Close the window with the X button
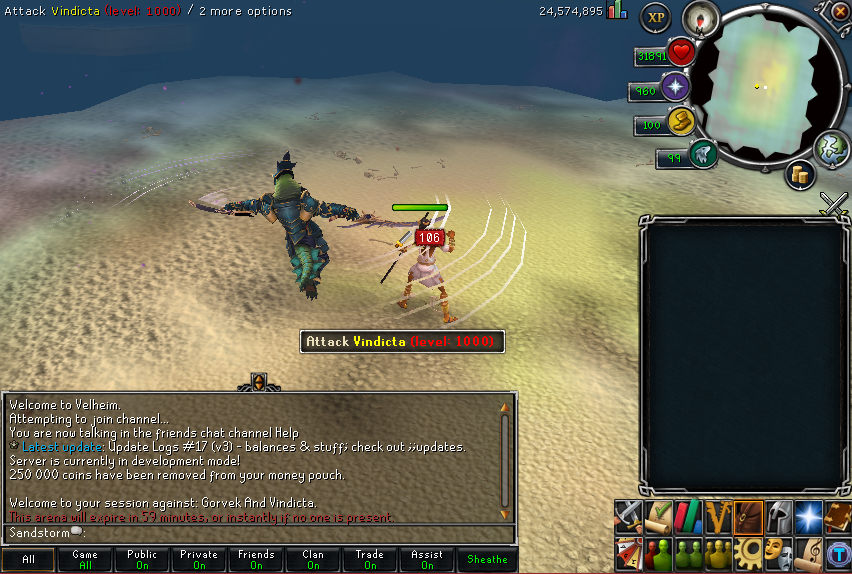Screen dimensions: 852x574 tap(839, 12)
